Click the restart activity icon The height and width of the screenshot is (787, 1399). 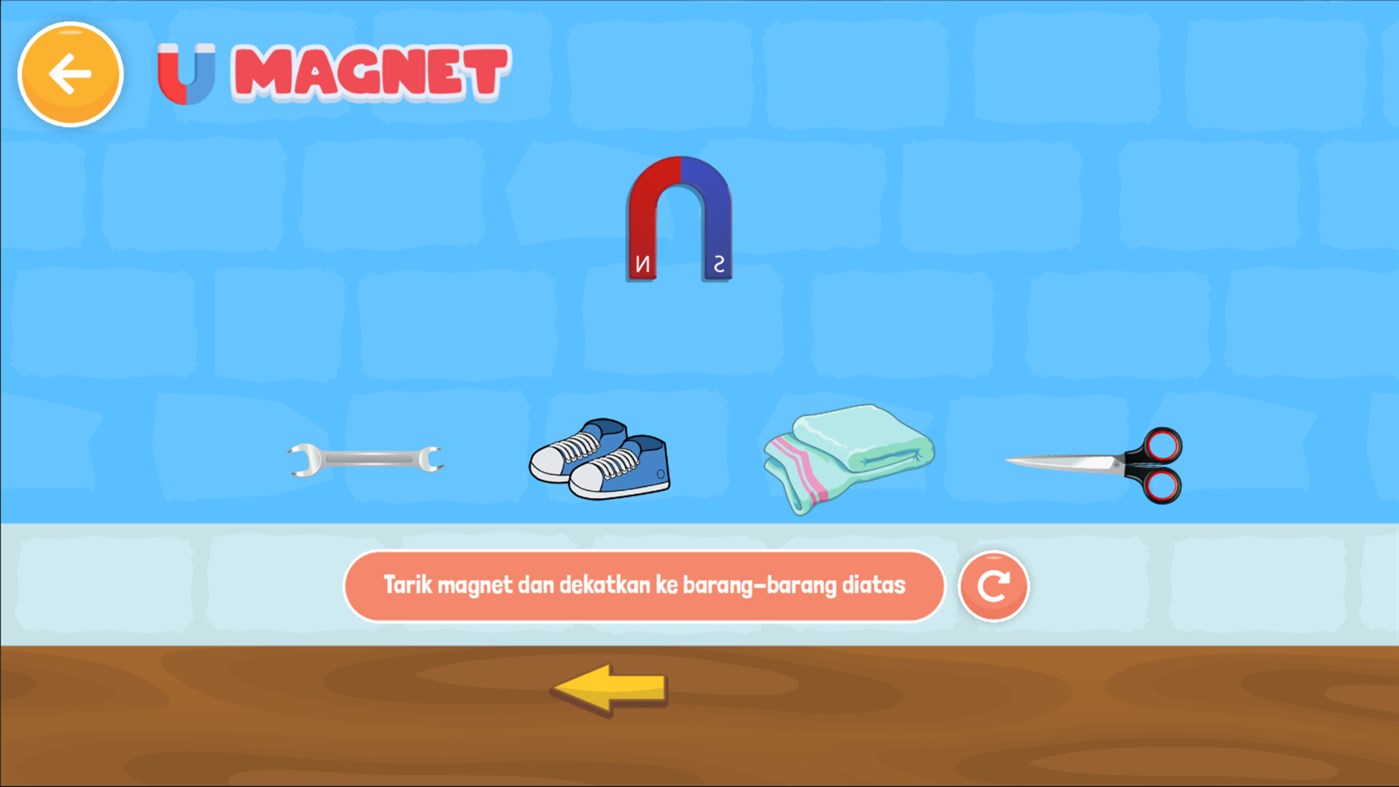click(993, 587)
